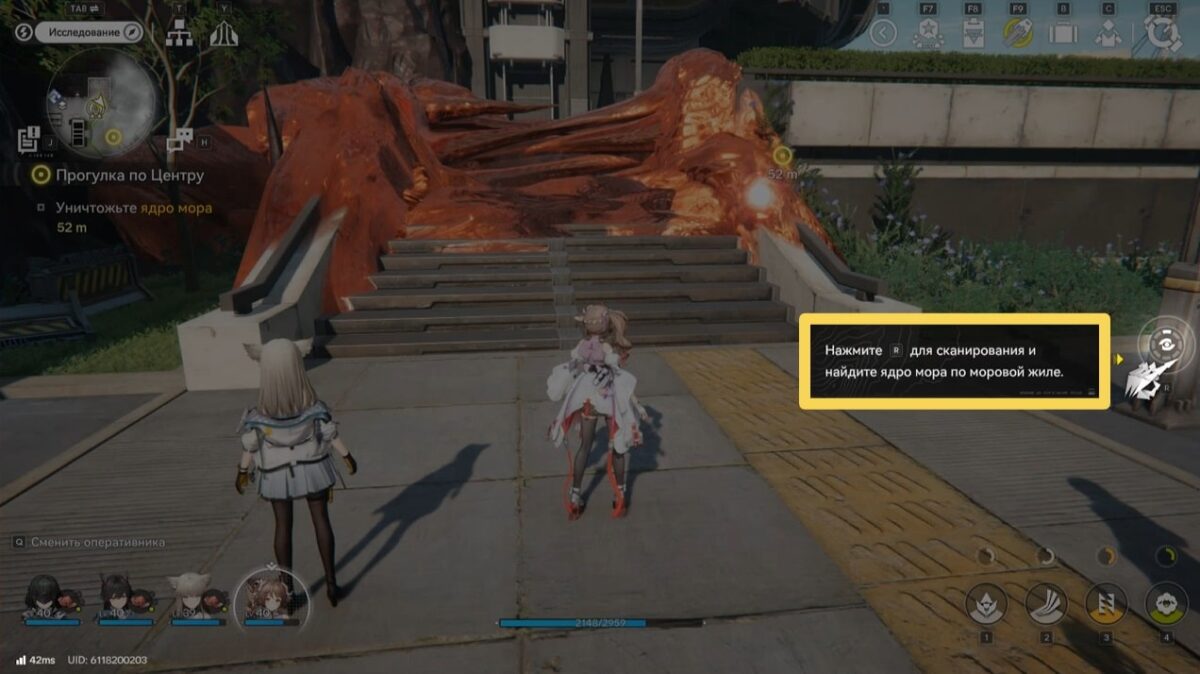Screen dimensions: 1200x674
Task: Use the fourth skill with green face icon
Action: 1166,603
